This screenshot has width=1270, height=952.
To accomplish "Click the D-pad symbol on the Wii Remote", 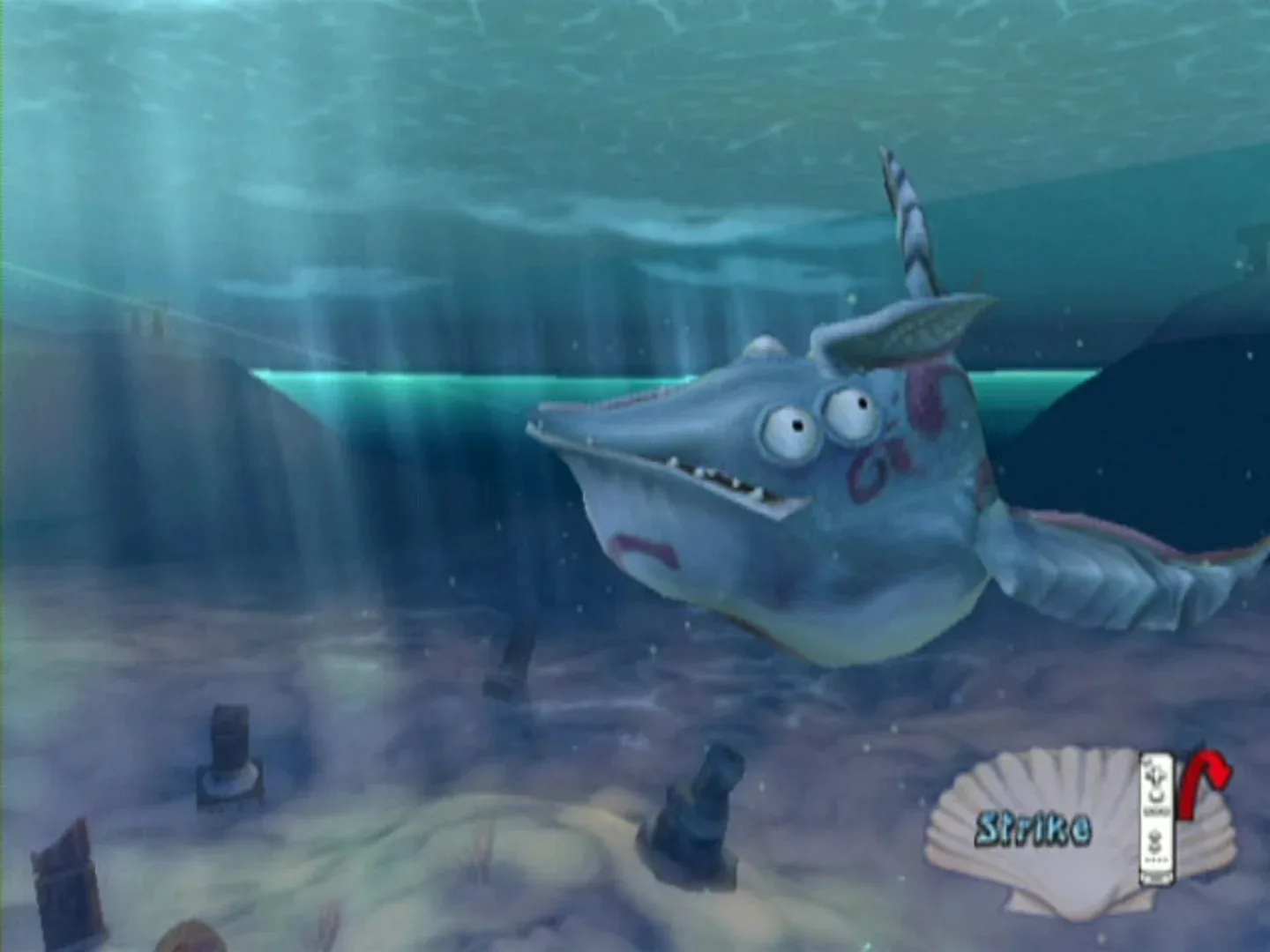I will (1156, 774).
